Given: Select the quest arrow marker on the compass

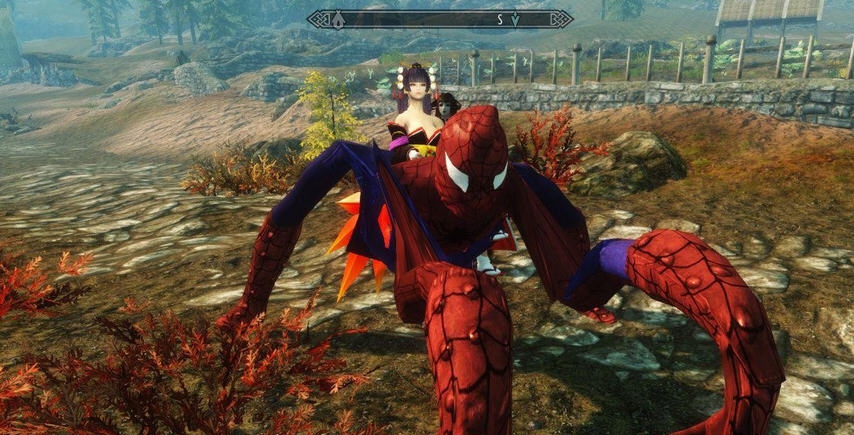Looking at the screenshot, I should (515, 19).
